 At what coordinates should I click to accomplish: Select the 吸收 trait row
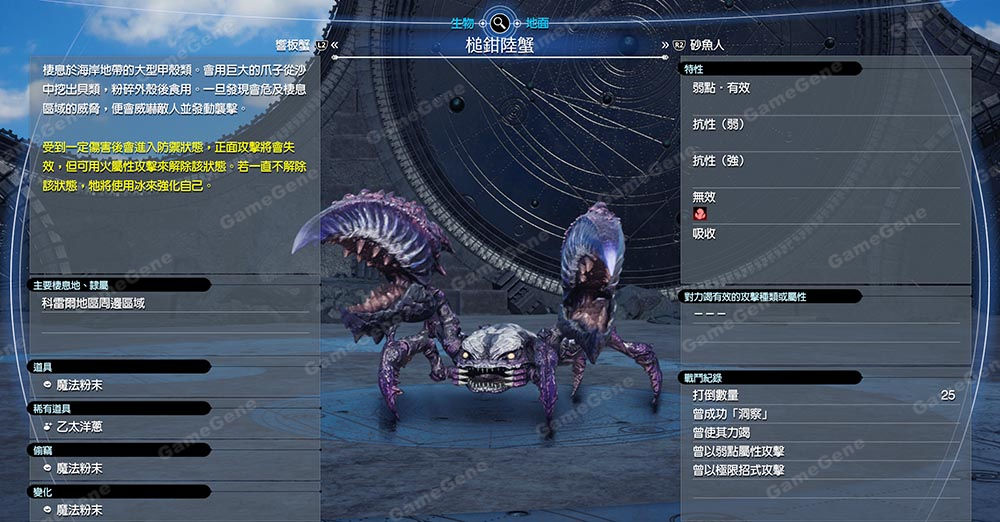tap(704, 234)
